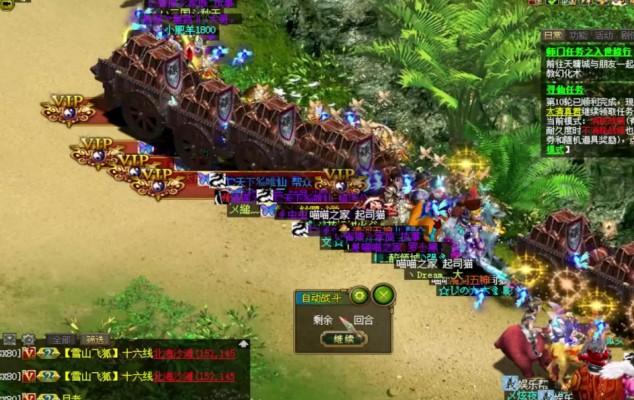Open the 师门任务之入世修行 quest
Viewport: 634px width, 400px height.
point(588,50)
